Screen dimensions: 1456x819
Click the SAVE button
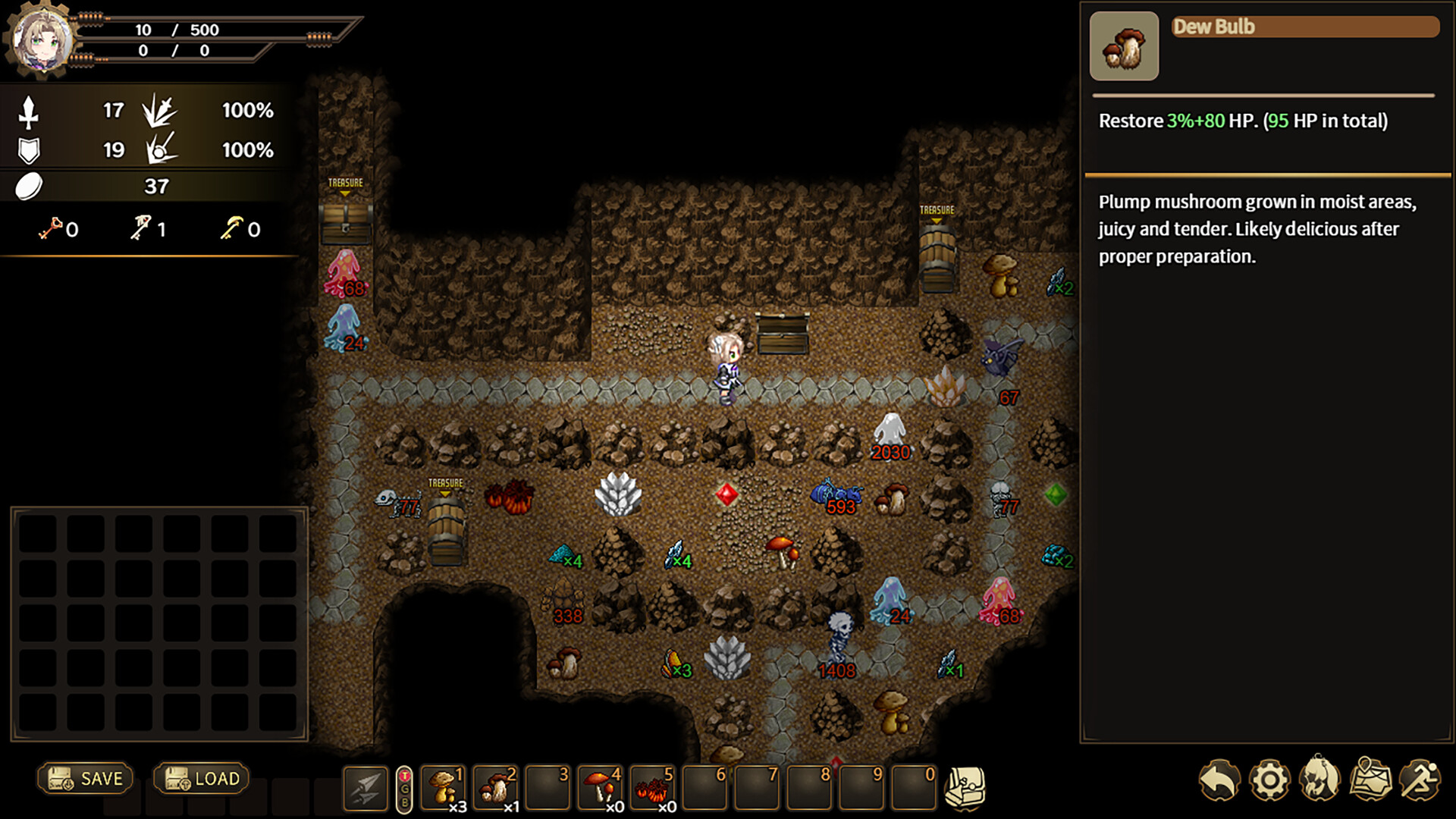point(86,779)
